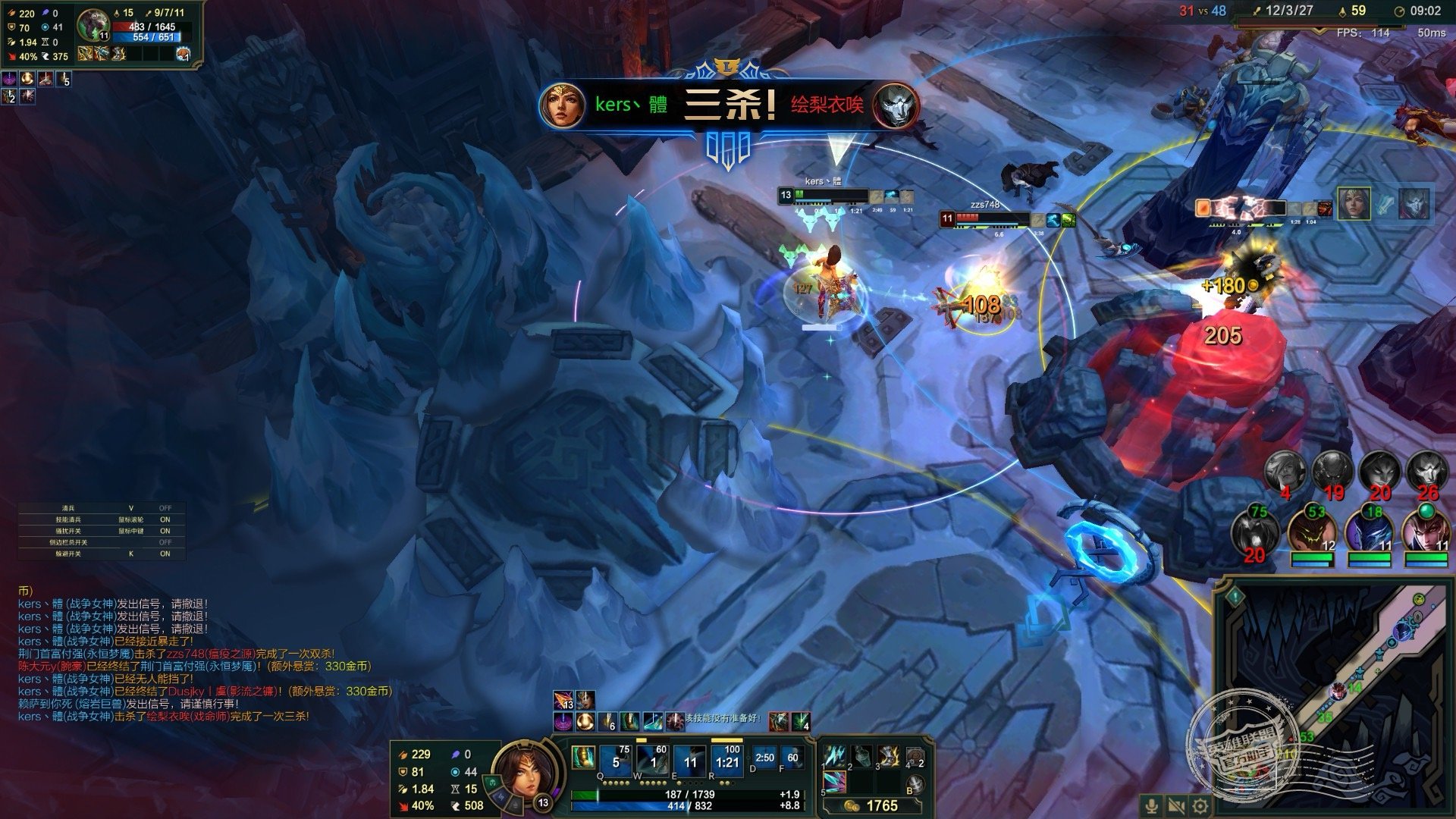Use the item in inventory slot 1

(835, 756)
